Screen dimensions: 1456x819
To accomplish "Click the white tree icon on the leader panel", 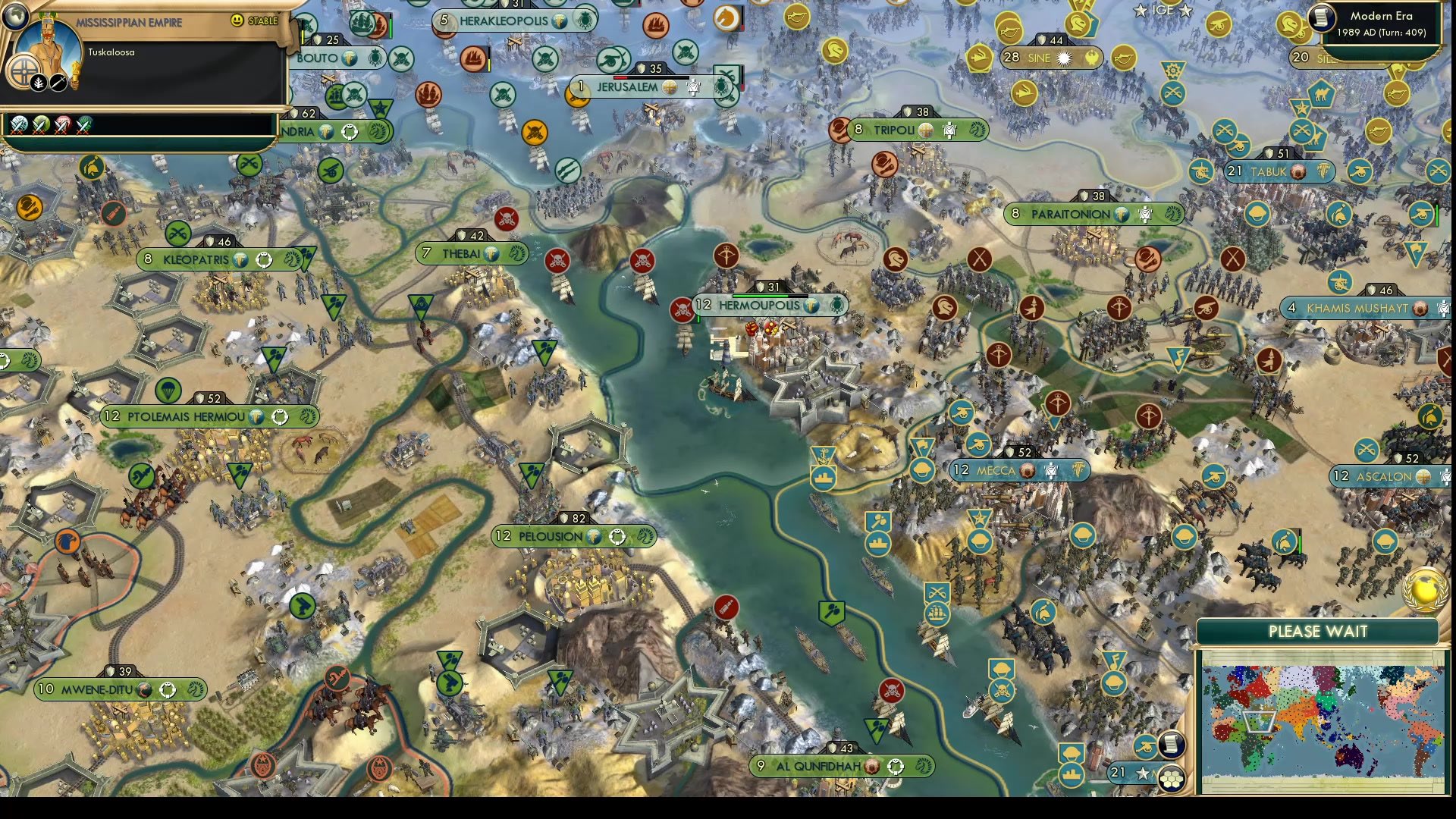I will tap(38, 83).
